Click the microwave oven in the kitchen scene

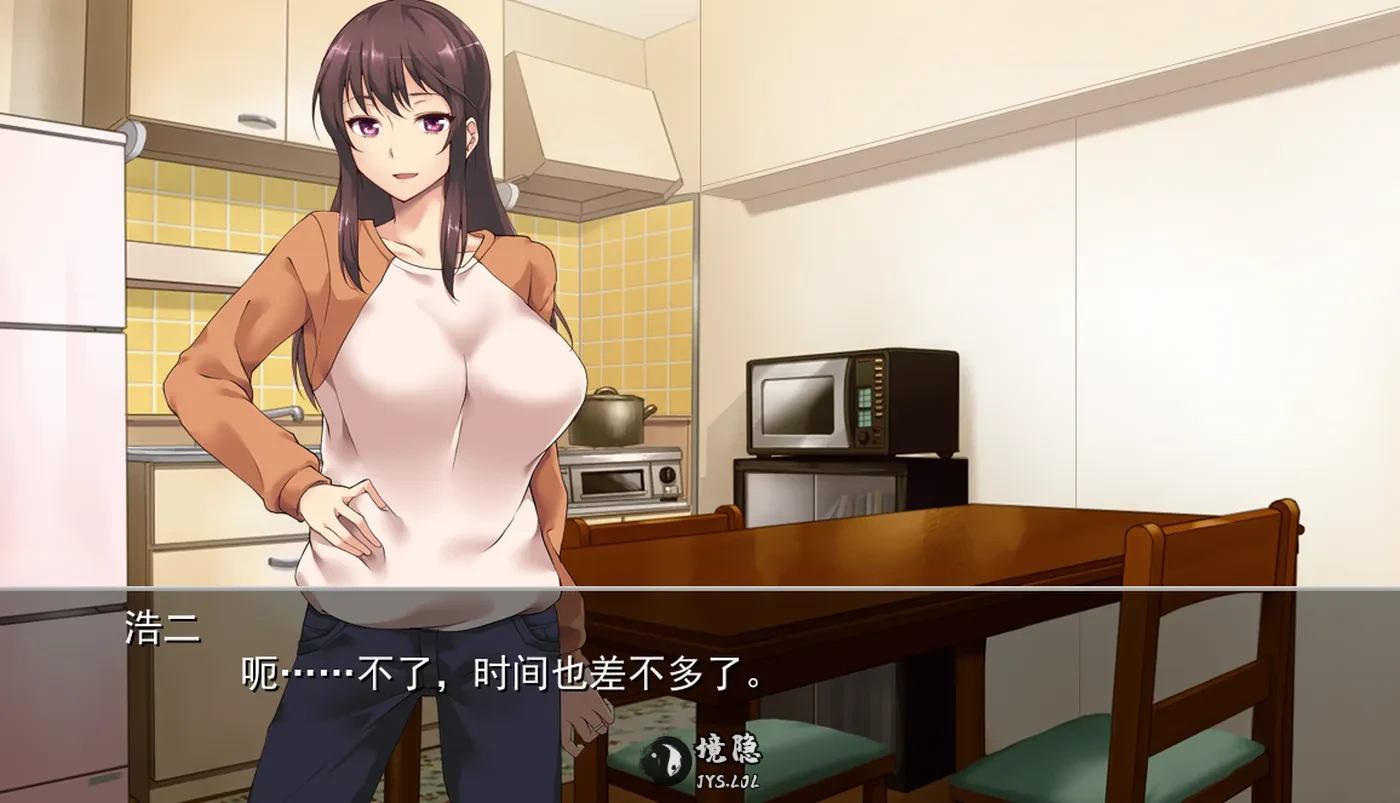[x=850, y=400]
